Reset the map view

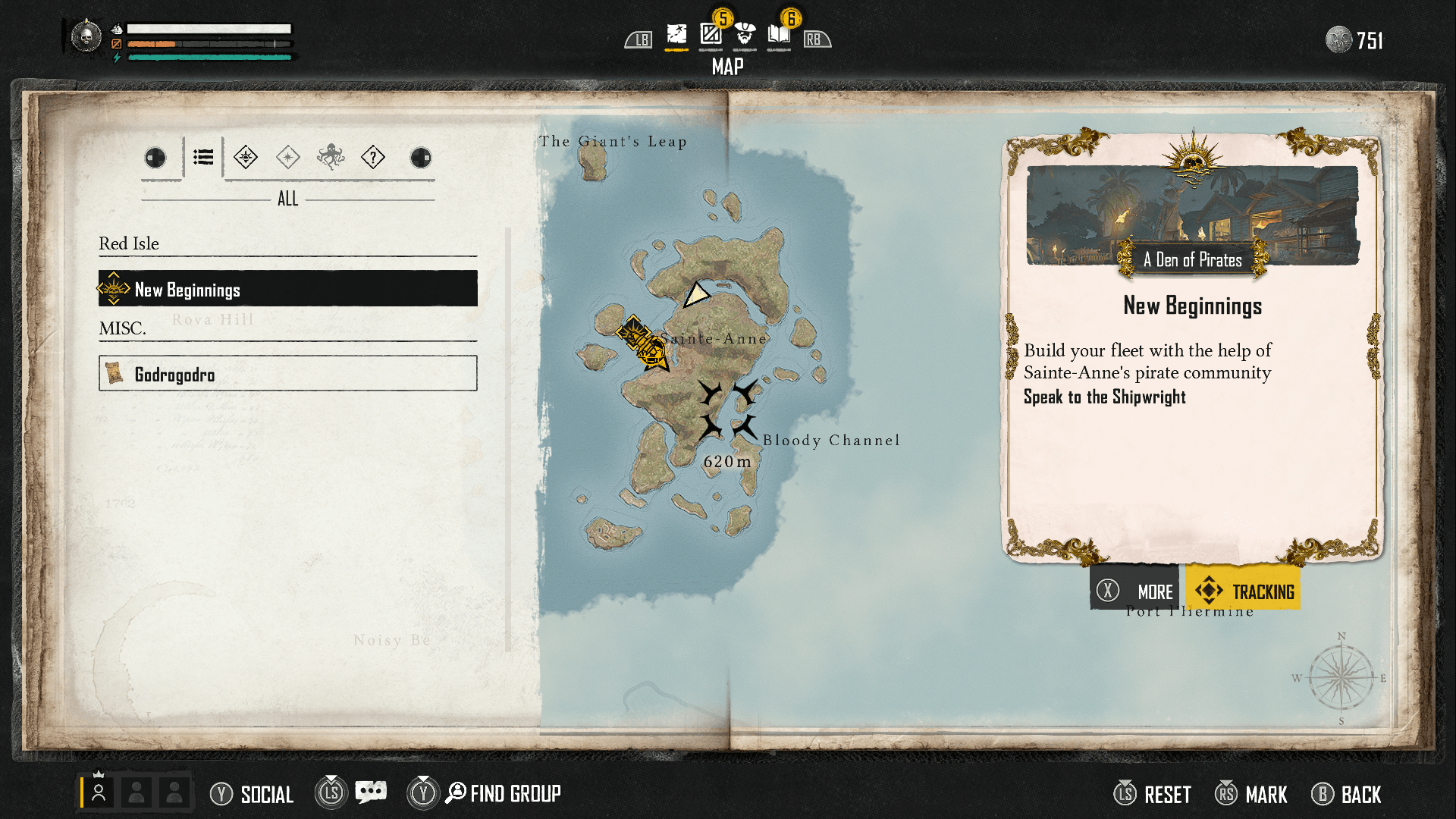(x=1153, y=794)
